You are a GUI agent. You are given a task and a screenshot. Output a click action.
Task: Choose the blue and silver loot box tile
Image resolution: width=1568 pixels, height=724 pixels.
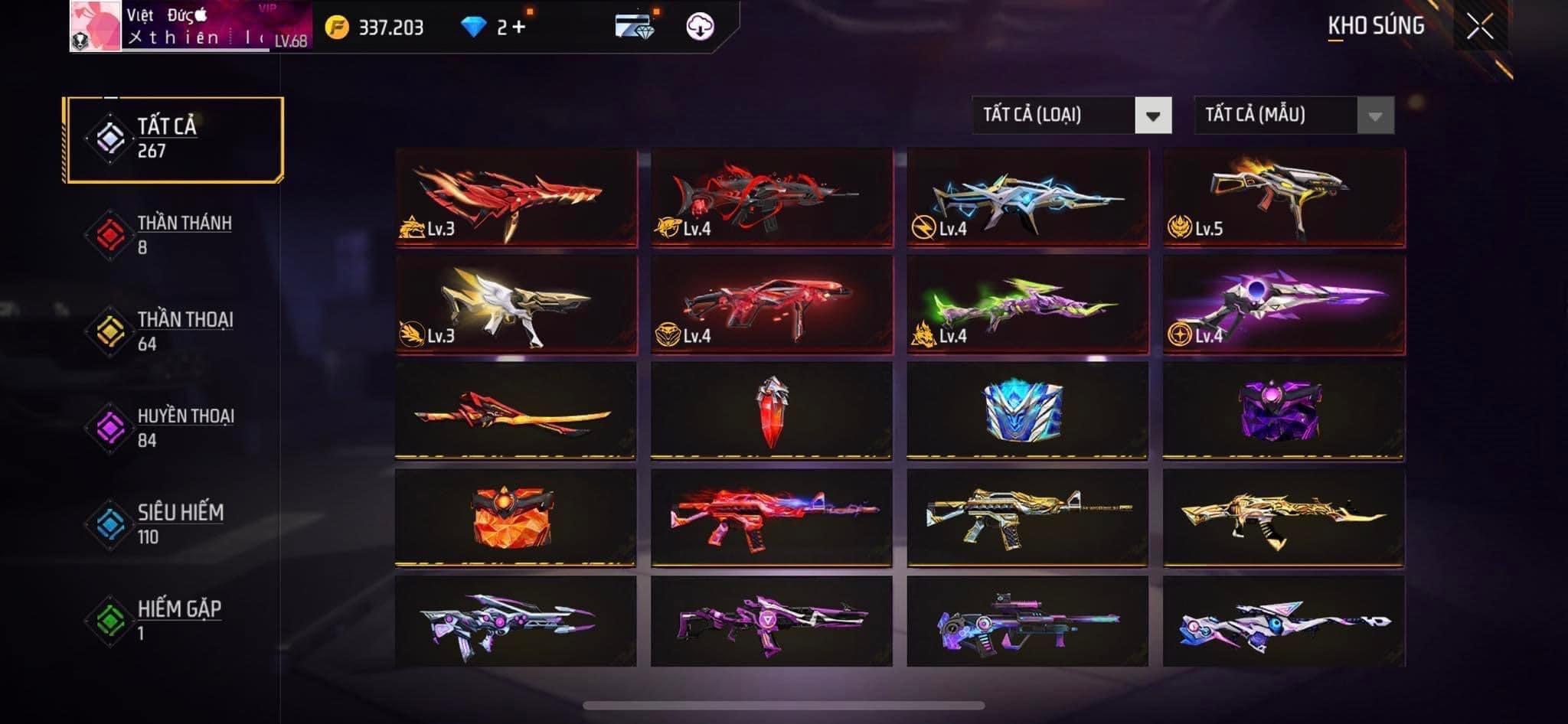click(x=1027, y=411)
